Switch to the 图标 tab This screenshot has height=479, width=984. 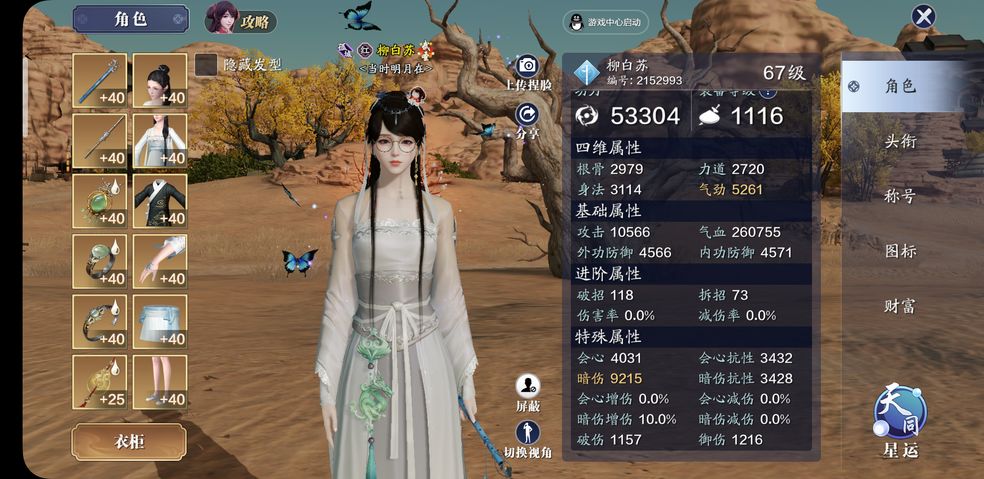click(900, 251)
